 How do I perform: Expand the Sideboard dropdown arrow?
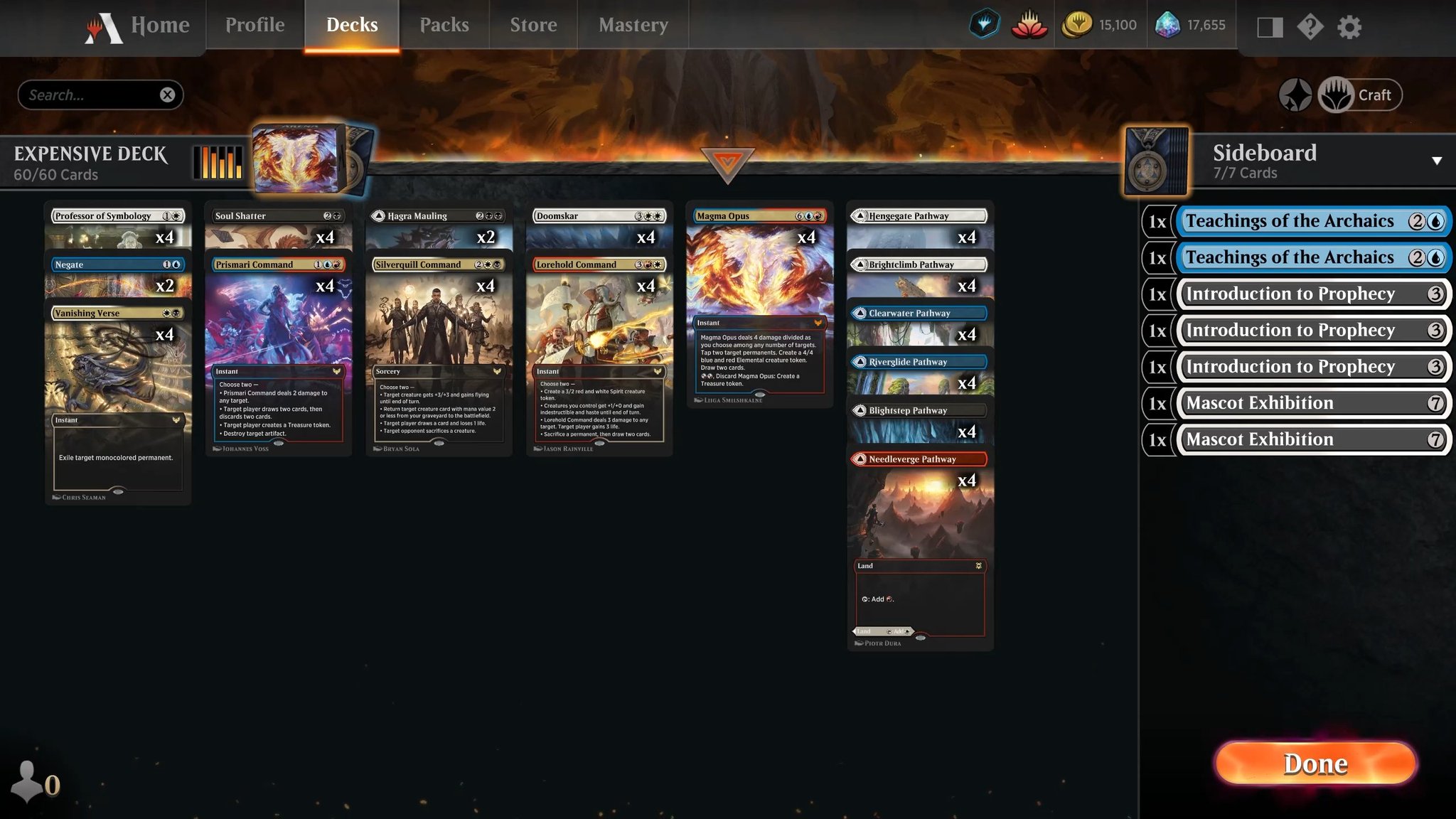(x=1437, y=159)
